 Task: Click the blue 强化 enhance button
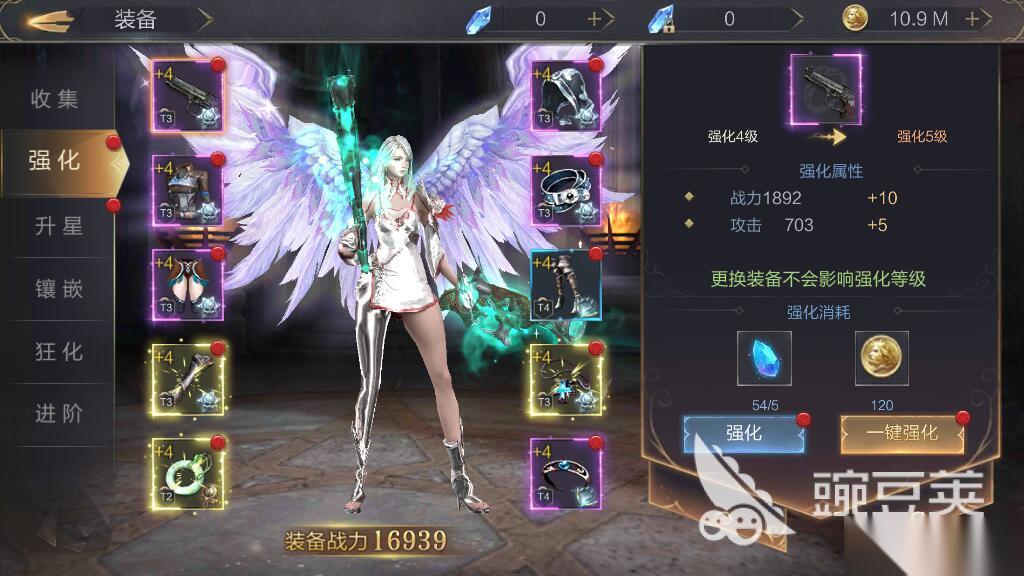[743, 433]
